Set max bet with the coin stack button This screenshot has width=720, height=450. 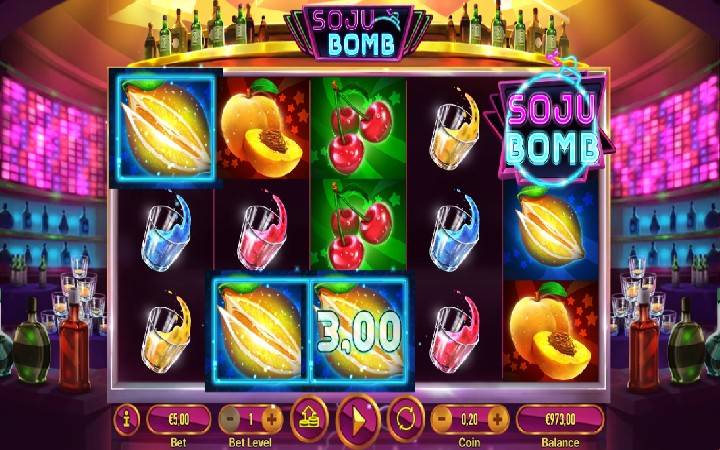[309, 417]
